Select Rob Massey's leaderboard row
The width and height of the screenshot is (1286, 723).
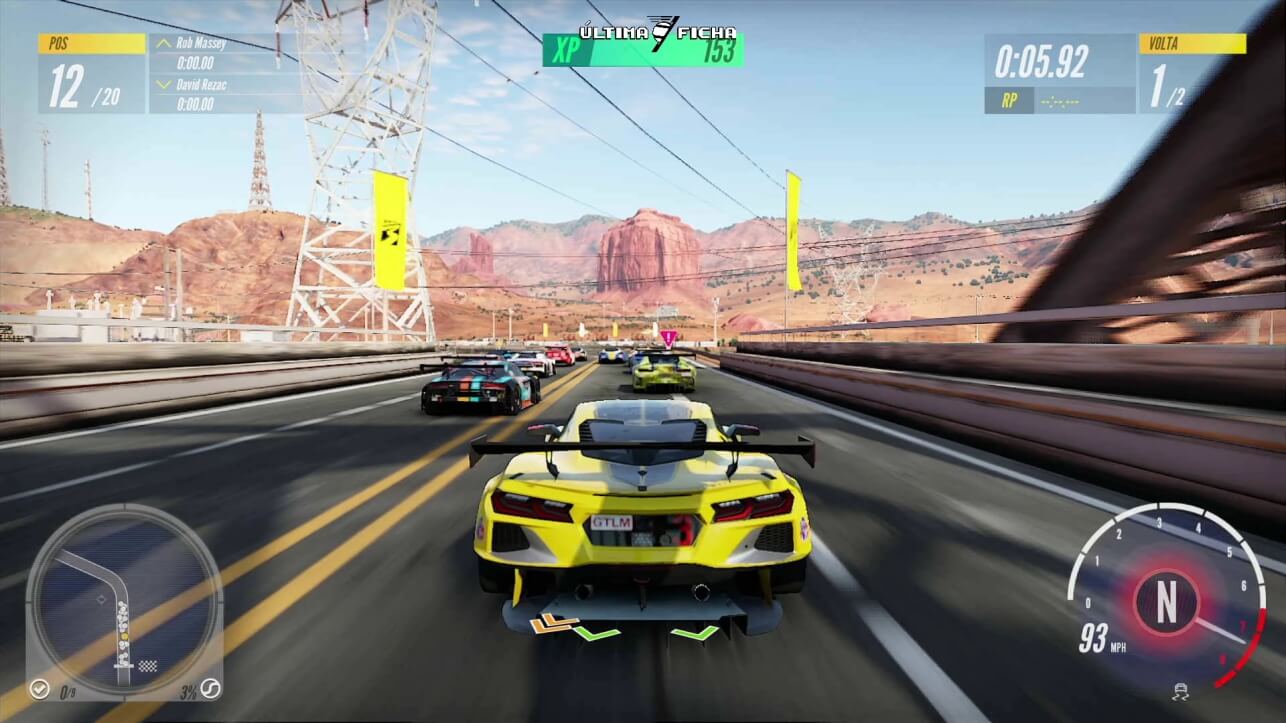click(x=226, y=53)
